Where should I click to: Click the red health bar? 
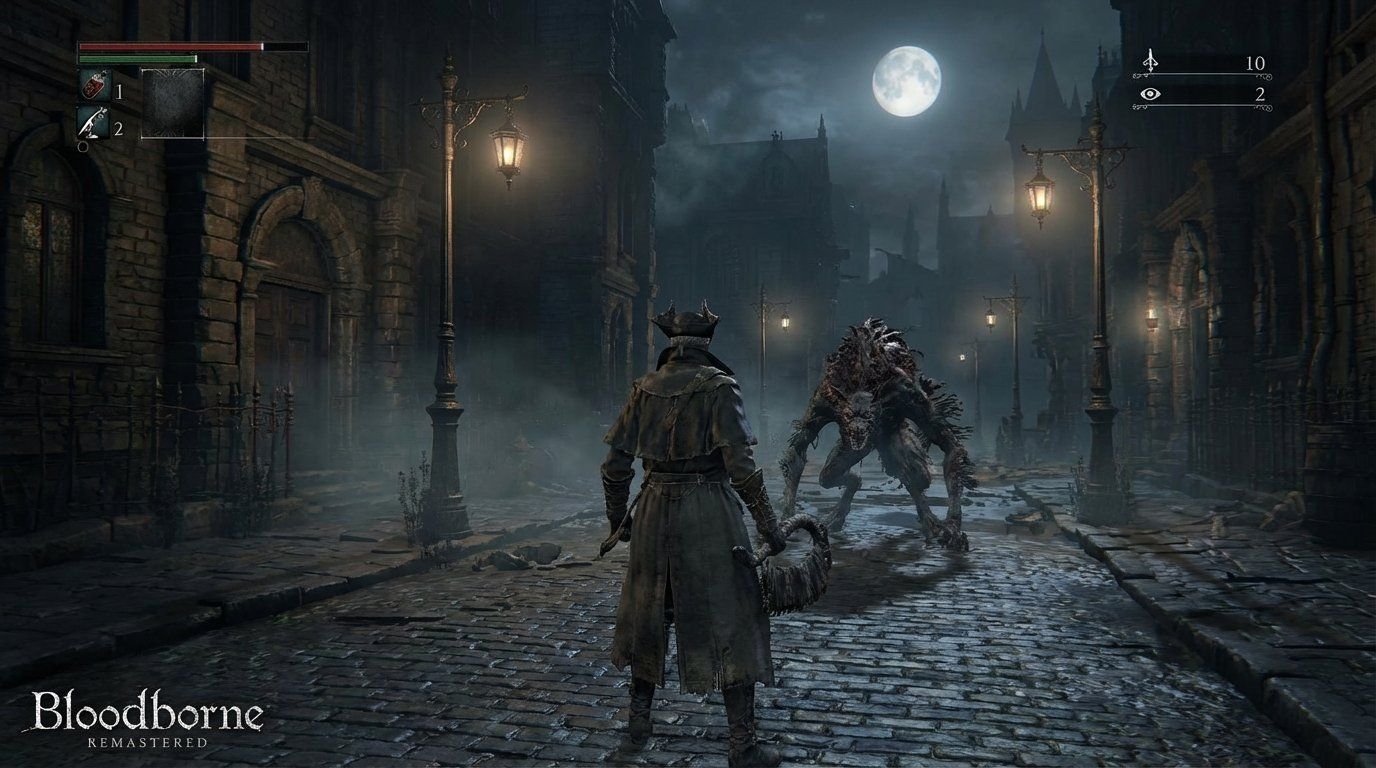(170, 47)
